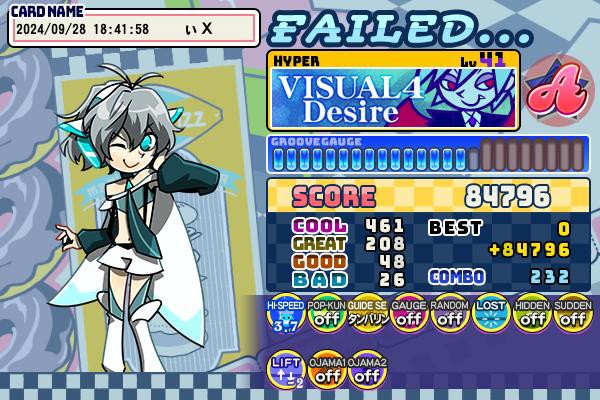Viewport: 600px width, 400px height.
Task: Adjust the LIFT option icon
Action: pos(284,371)
